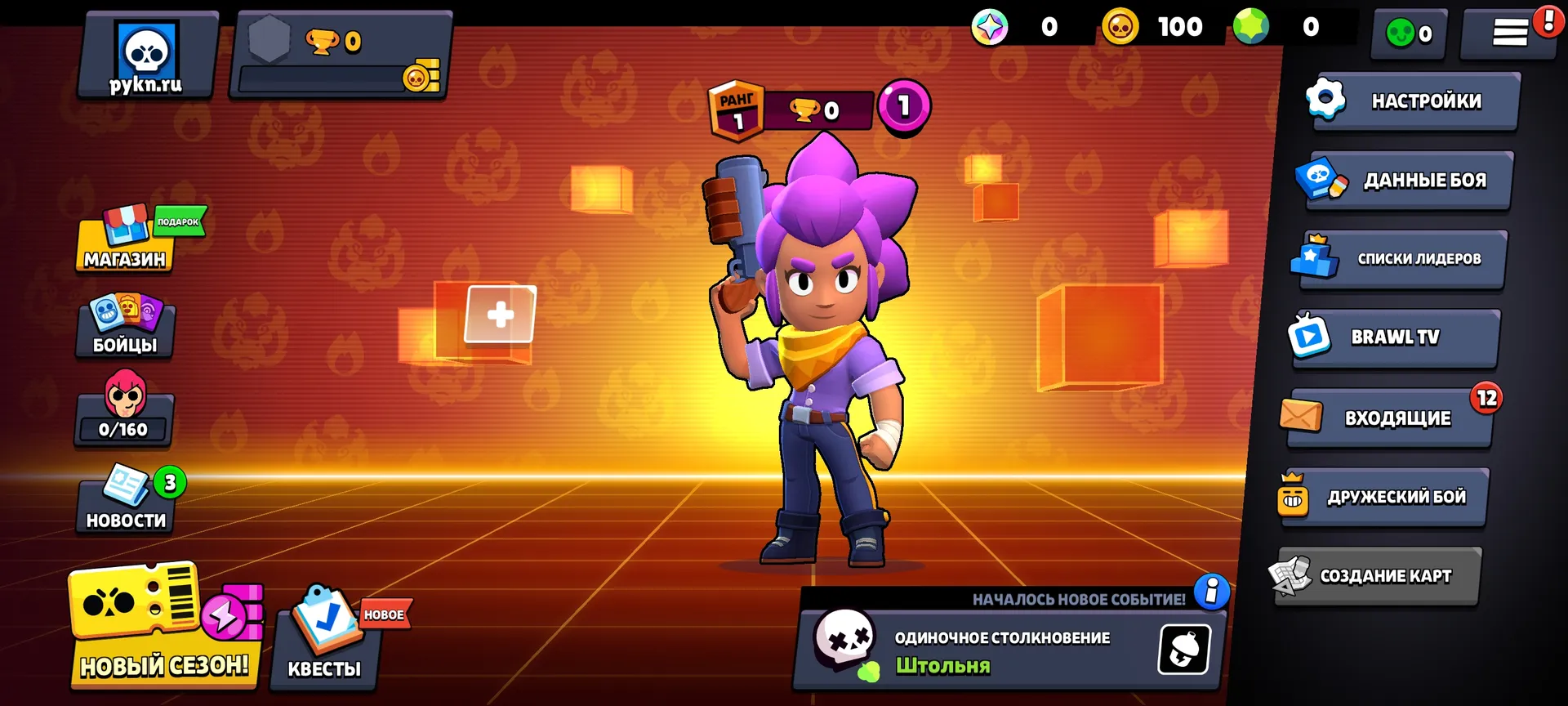Open the Квесты quests panel

coord(325,641)
